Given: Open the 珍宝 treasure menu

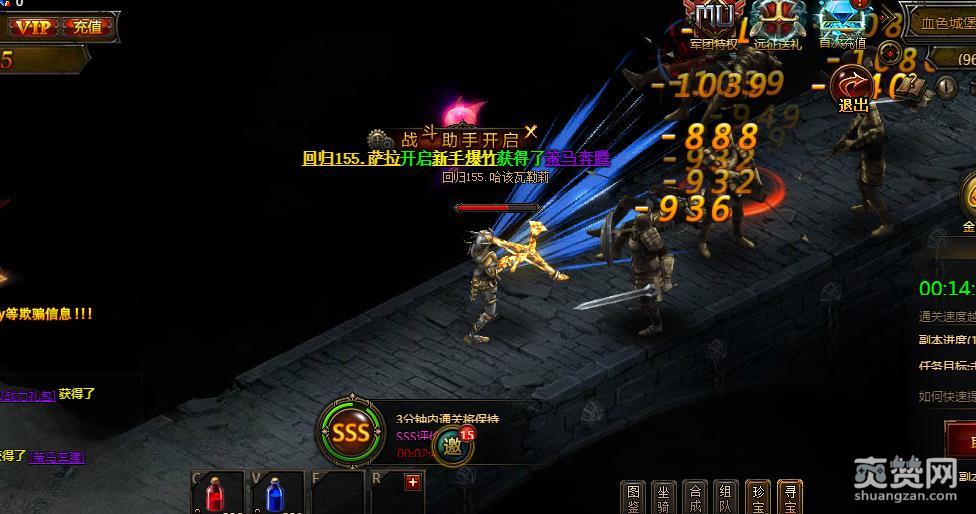Looking at the screenshot, I should pos(758,497).
